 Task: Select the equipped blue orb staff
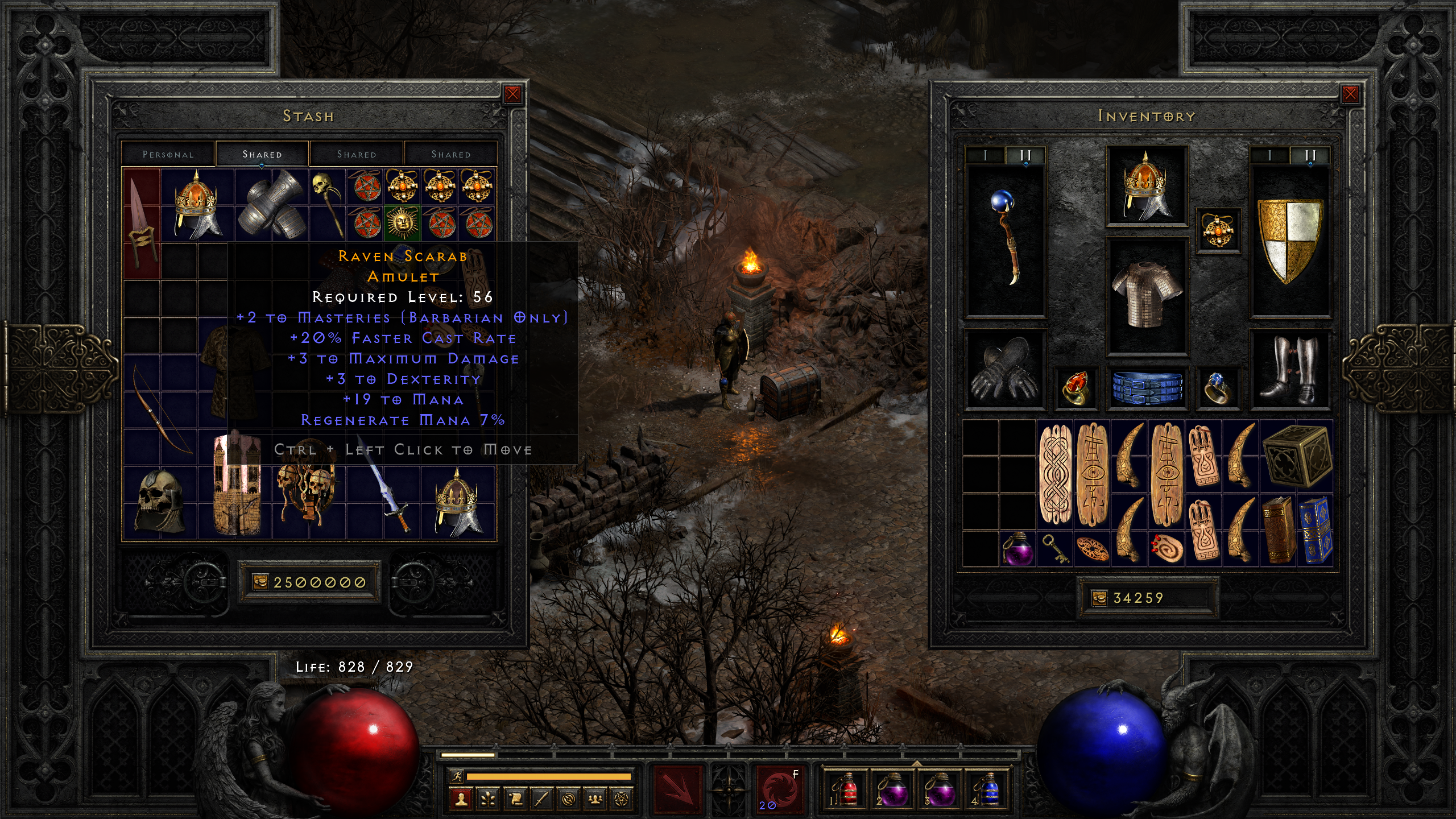coord(1006,238)
